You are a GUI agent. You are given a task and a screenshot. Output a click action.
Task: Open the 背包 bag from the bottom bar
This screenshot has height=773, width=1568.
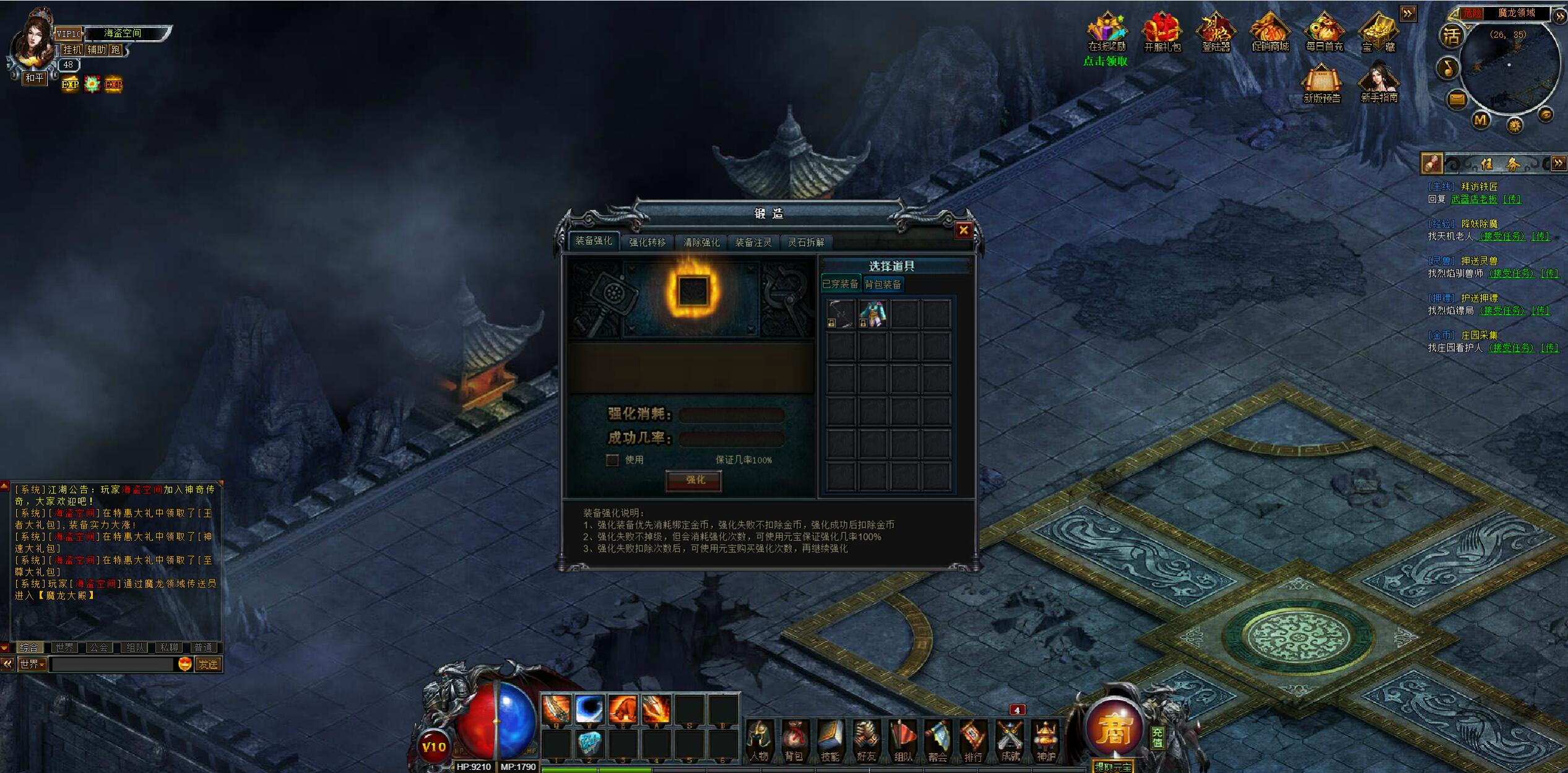(794, 740)
